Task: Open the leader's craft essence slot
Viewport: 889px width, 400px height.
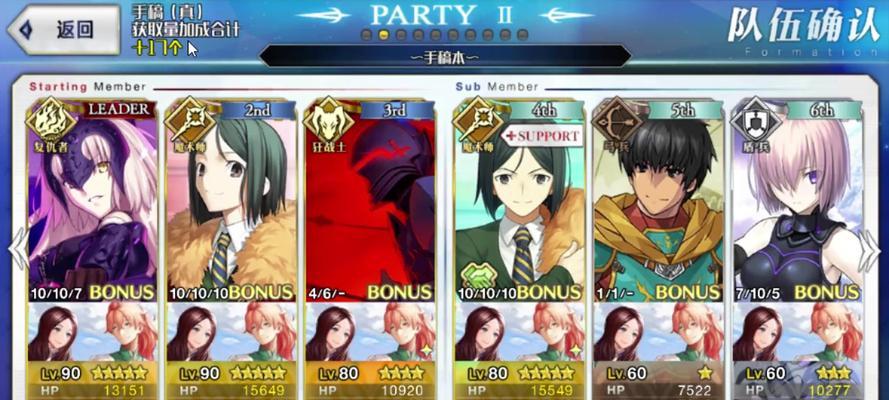Action: (92, 333)
